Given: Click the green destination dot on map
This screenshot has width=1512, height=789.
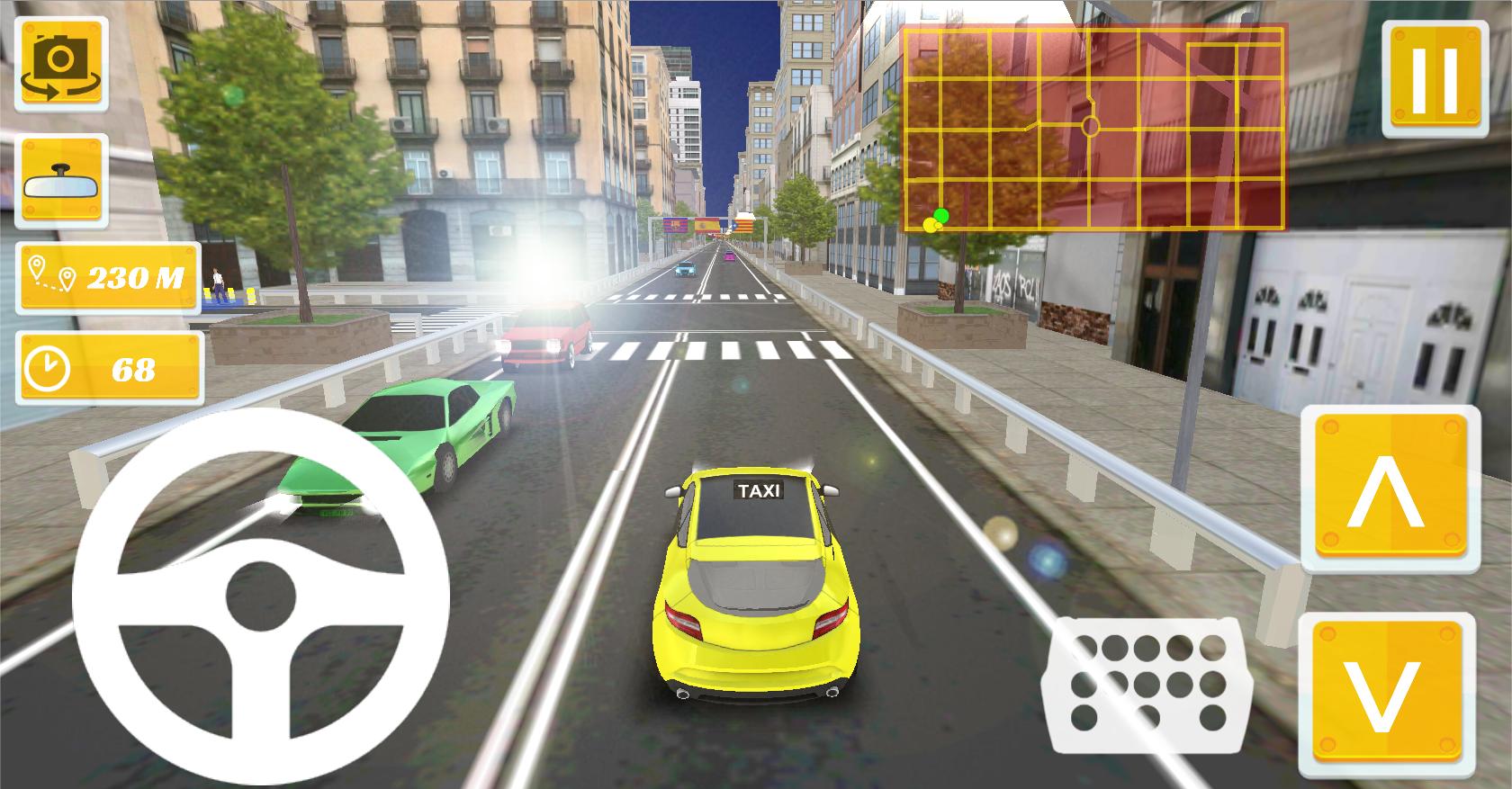Looking at the screenshot, I should (x=941, y=214).
